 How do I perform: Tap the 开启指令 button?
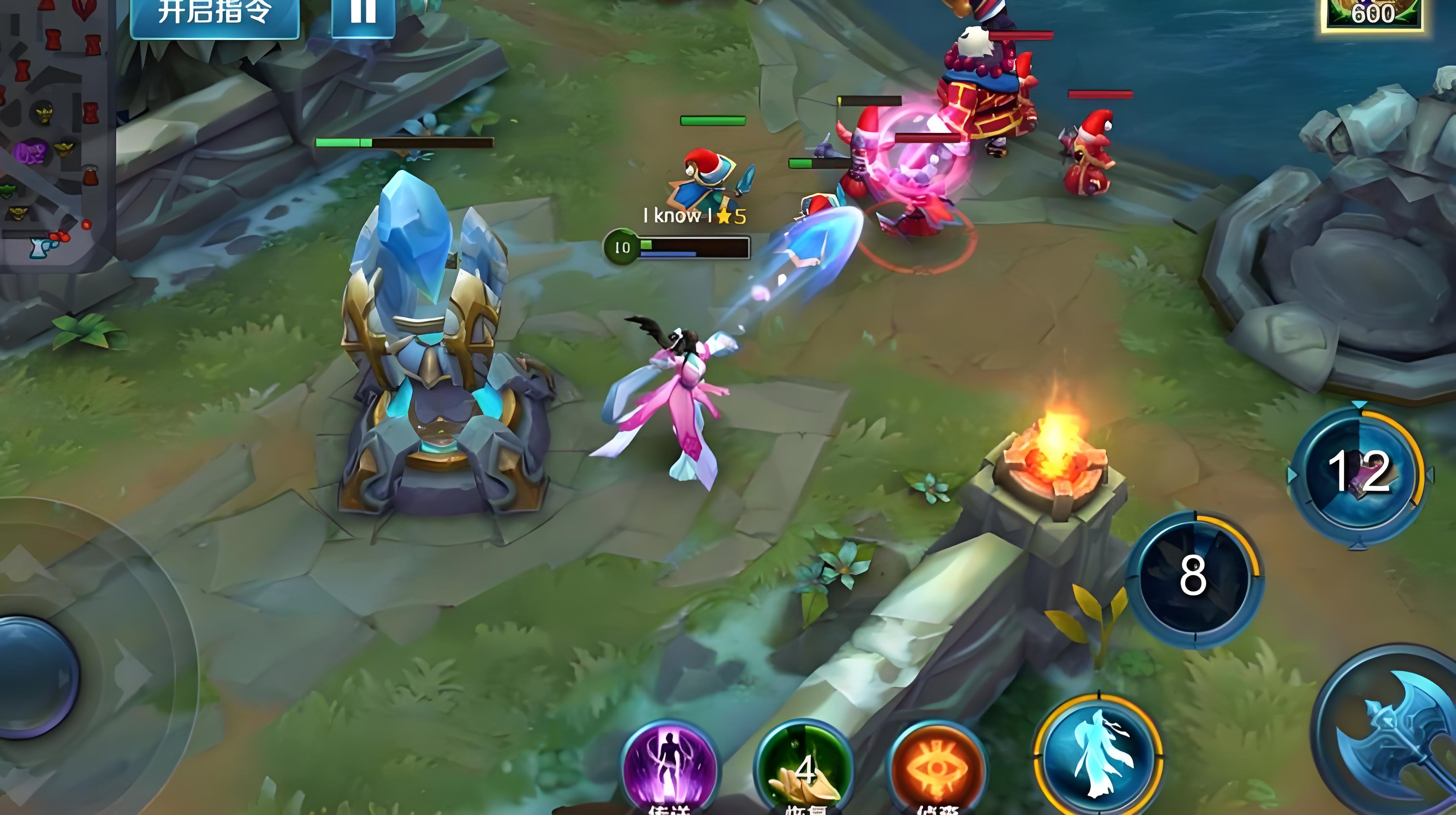click(214, 14)
